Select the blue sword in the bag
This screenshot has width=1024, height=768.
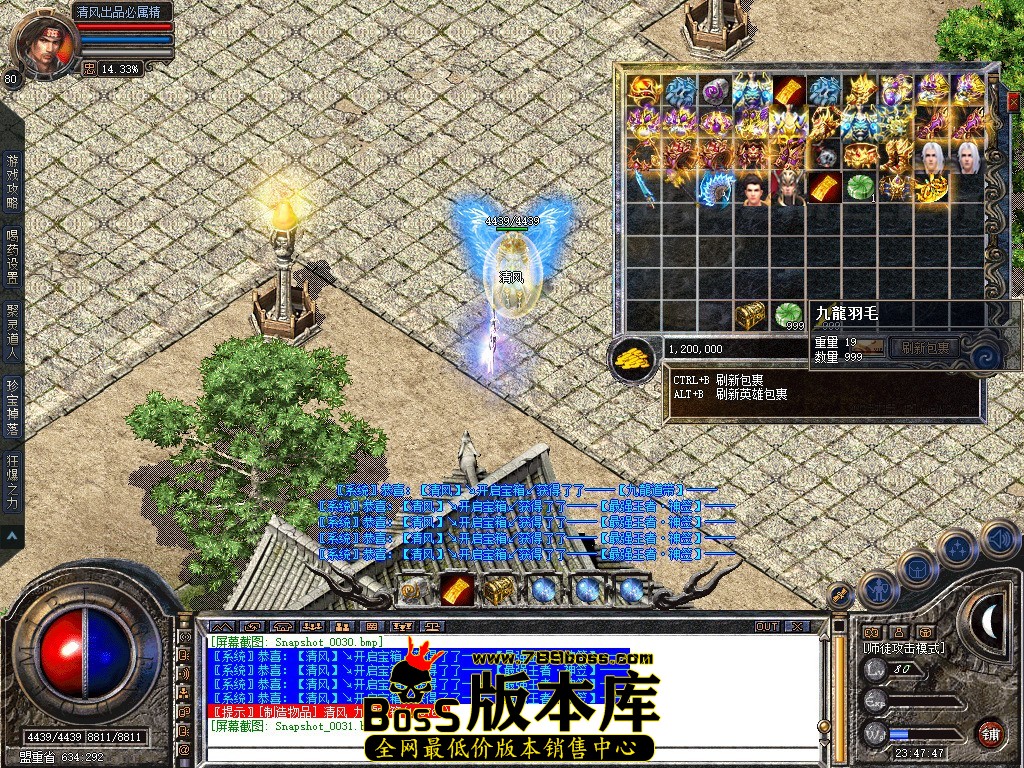coord(641,188)
